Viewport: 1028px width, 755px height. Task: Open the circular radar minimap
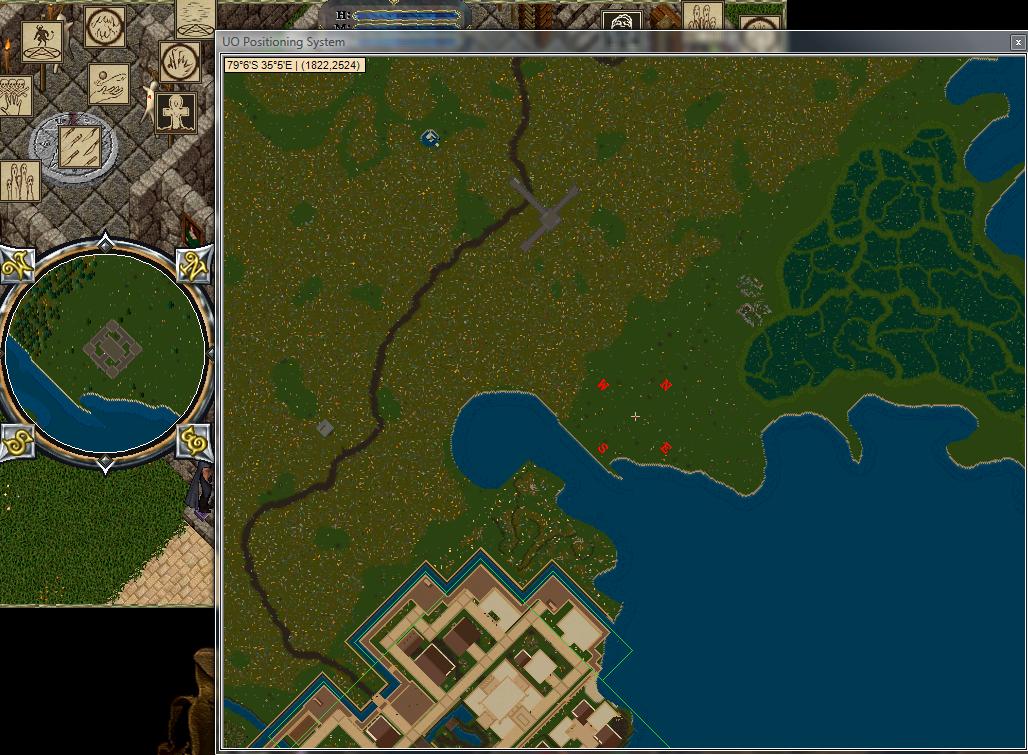[106, 352]
